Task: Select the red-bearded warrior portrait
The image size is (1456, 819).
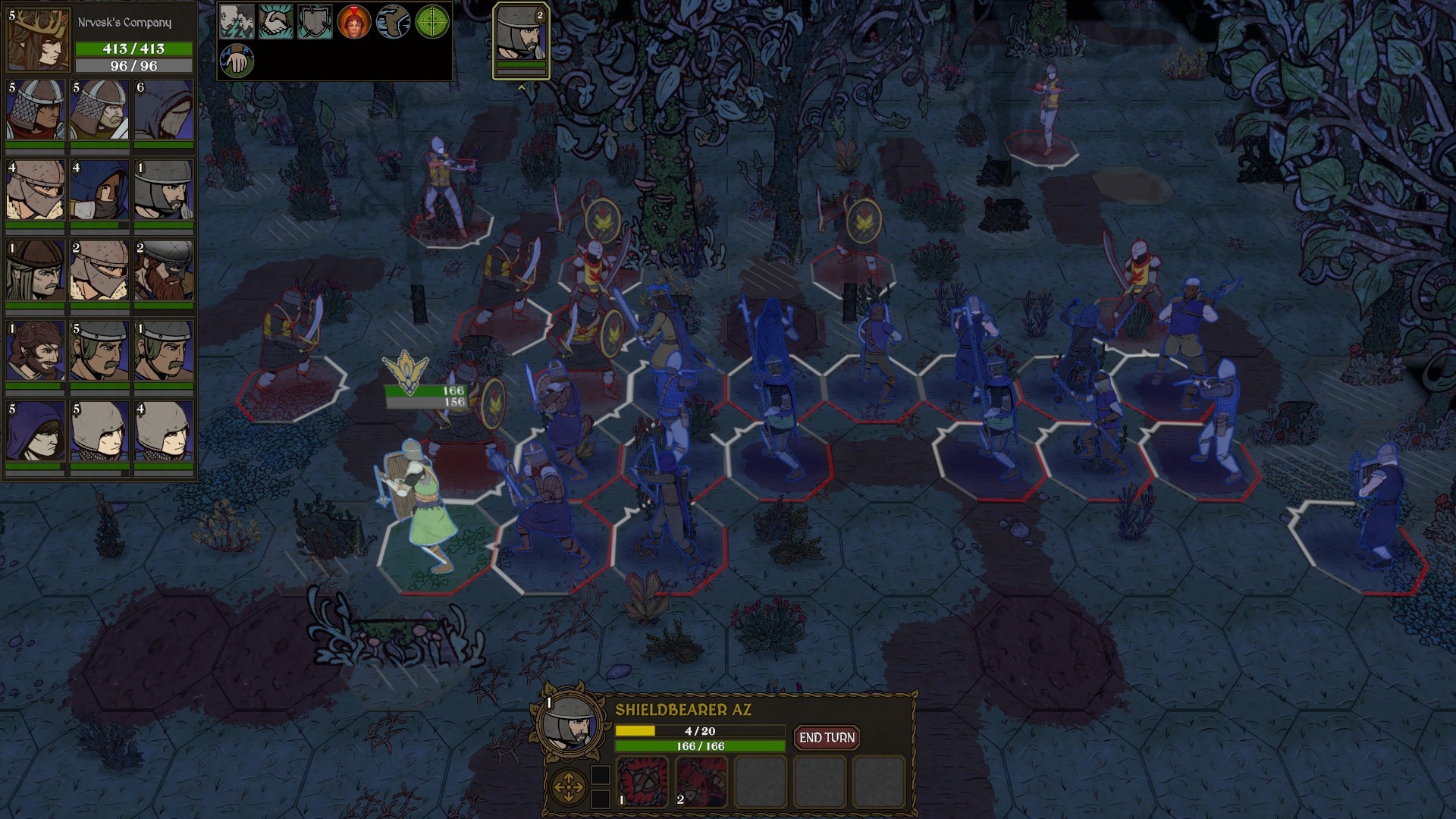Action: pyautogui.click(x=164, y=270)
